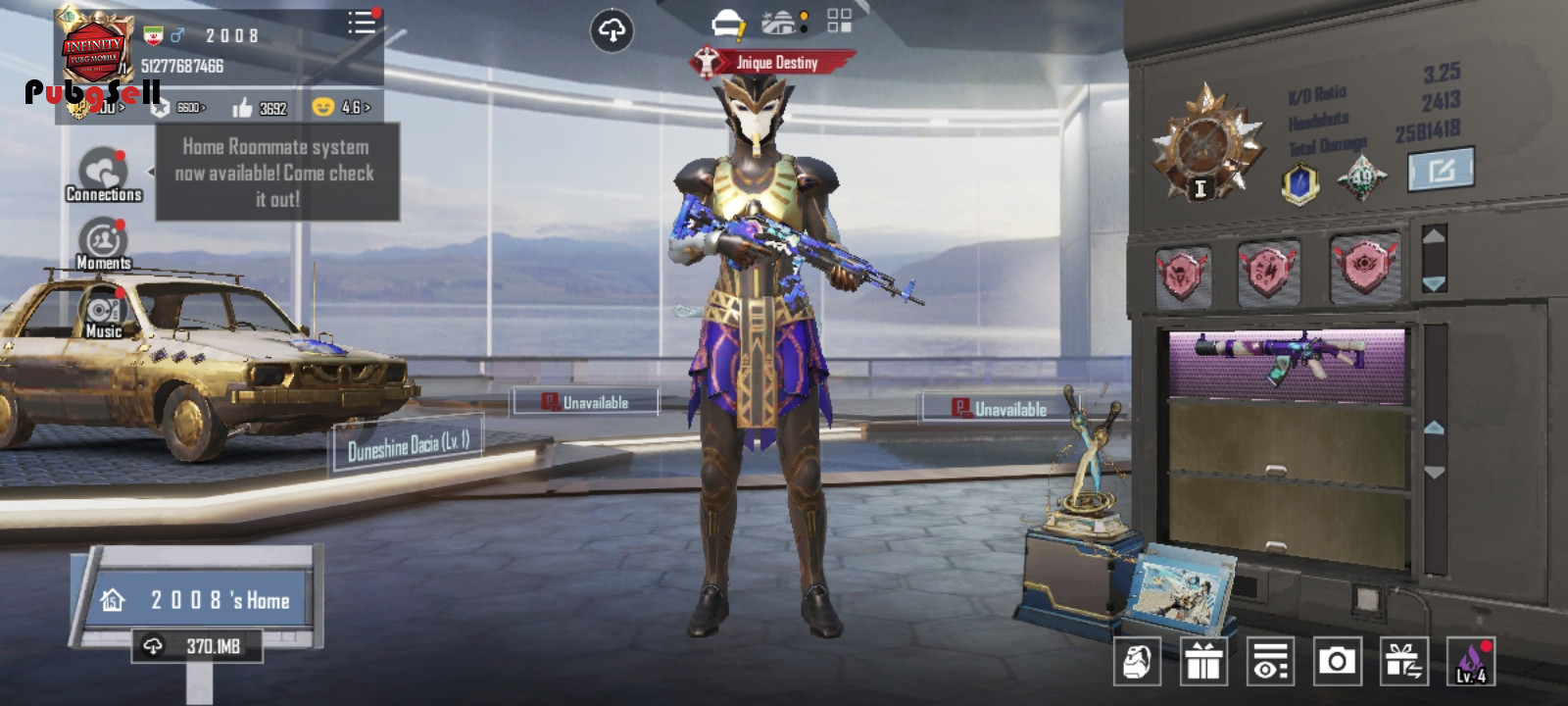1568x706 pixels.
Task: Open the purple flame Lv. 4 icon
Action: point(1470,662)
